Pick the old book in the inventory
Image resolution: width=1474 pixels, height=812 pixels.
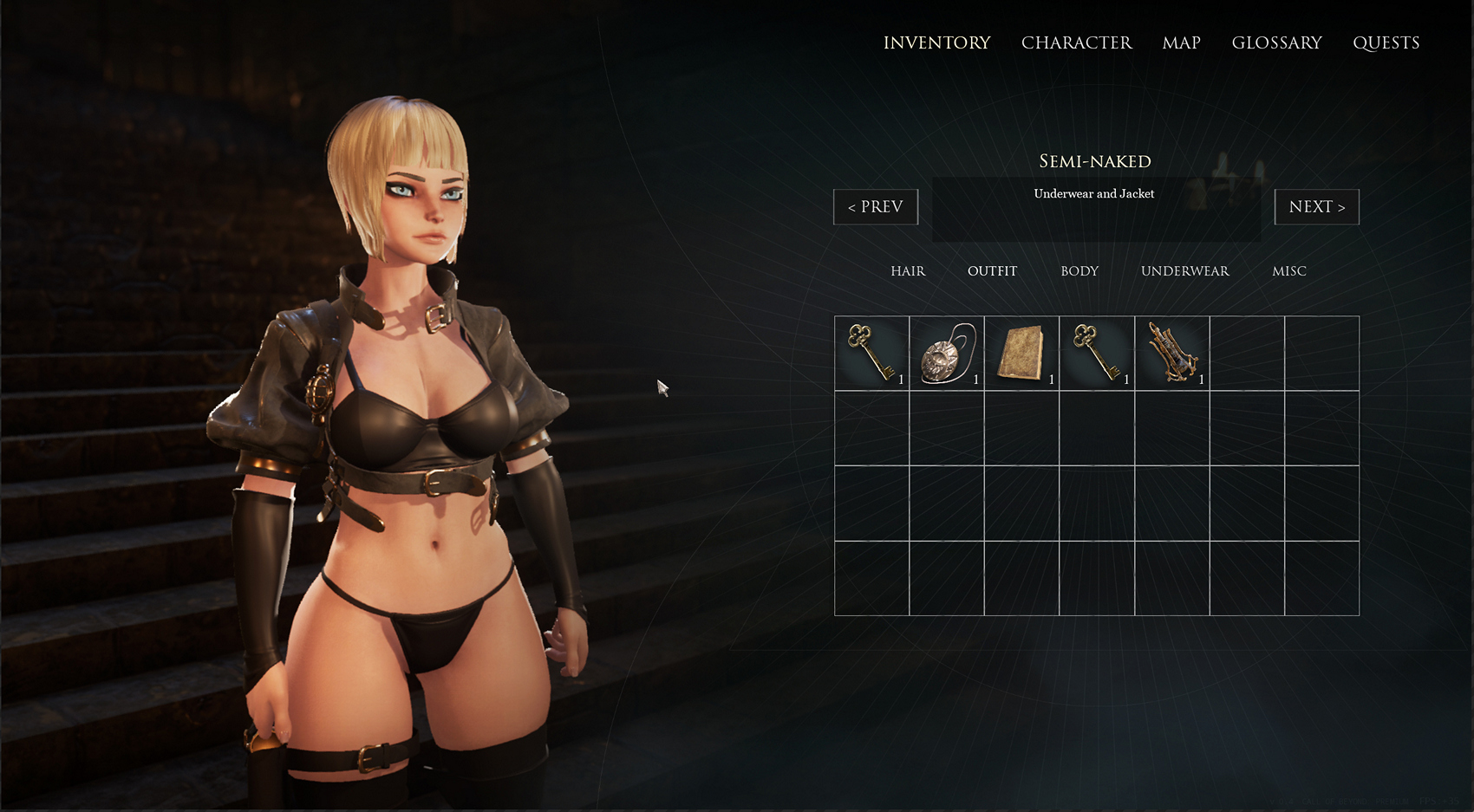pos(1021,354)
